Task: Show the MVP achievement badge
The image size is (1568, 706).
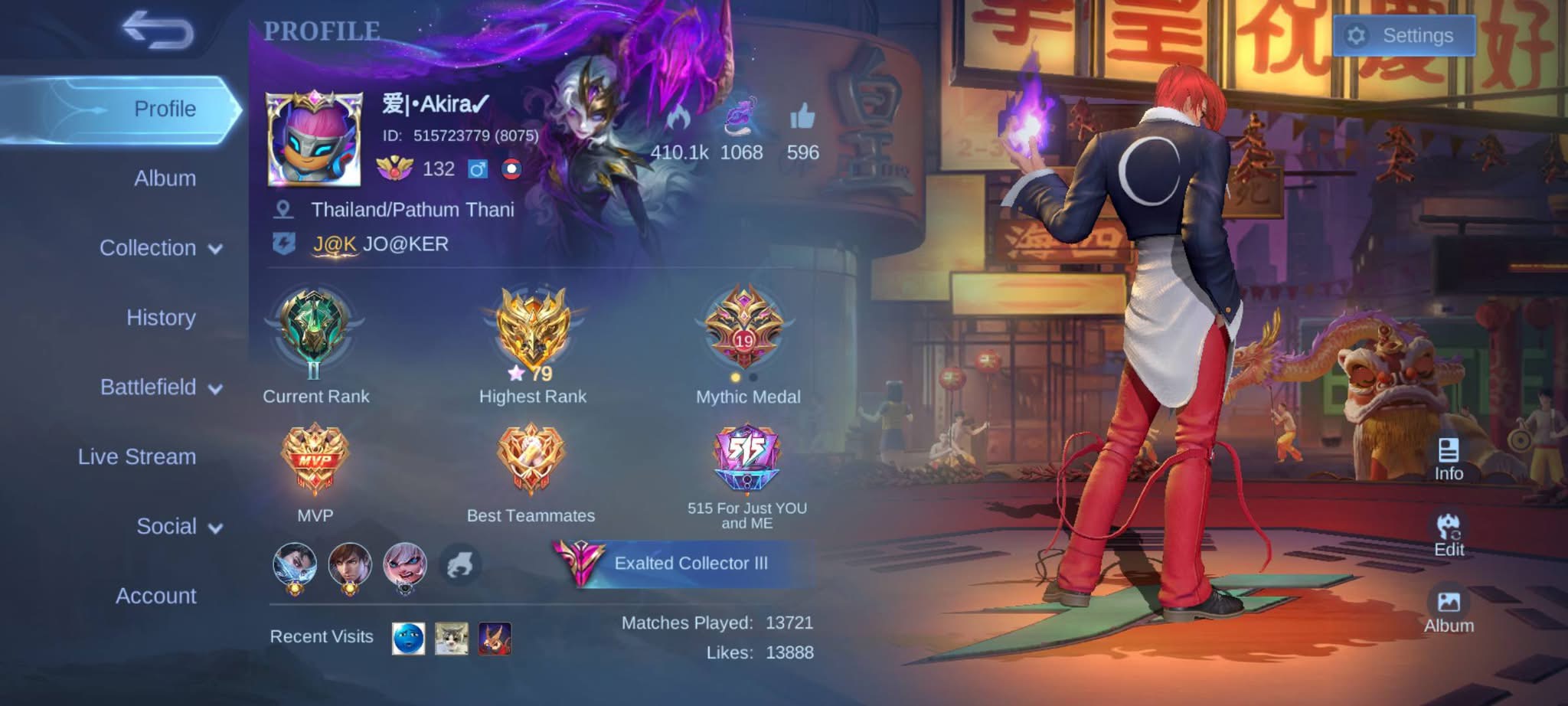Action: [315, 459]
